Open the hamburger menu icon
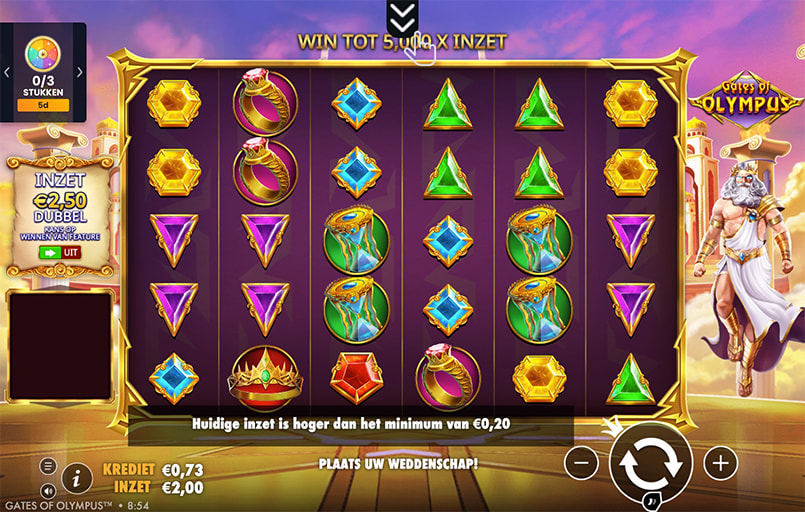 click(x=48, y=466)
